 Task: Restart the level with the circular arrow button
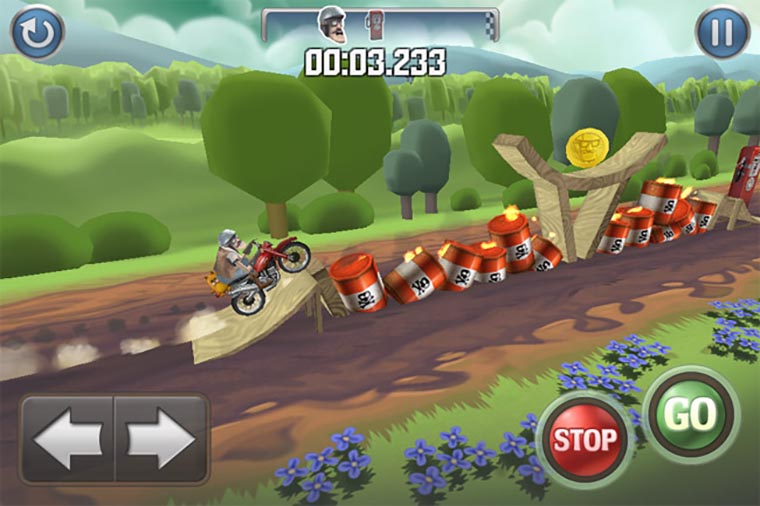coord(37,32)
